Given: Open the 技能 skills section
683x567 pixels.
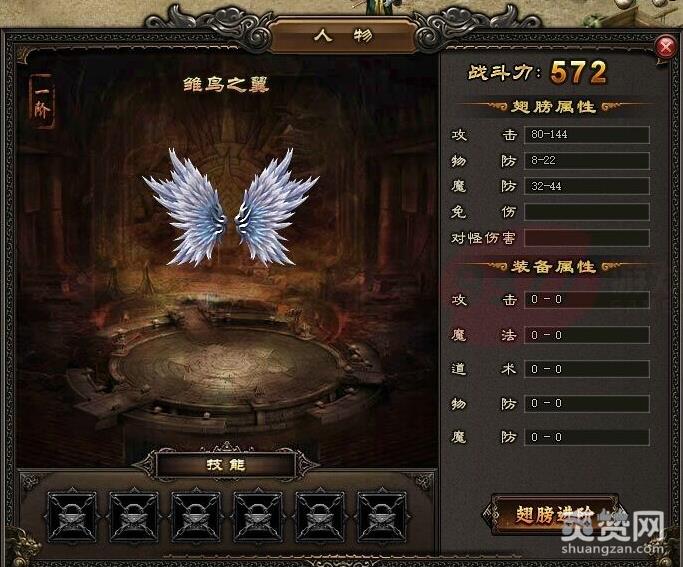Looking at the screenshot, I should pos(225,464).
